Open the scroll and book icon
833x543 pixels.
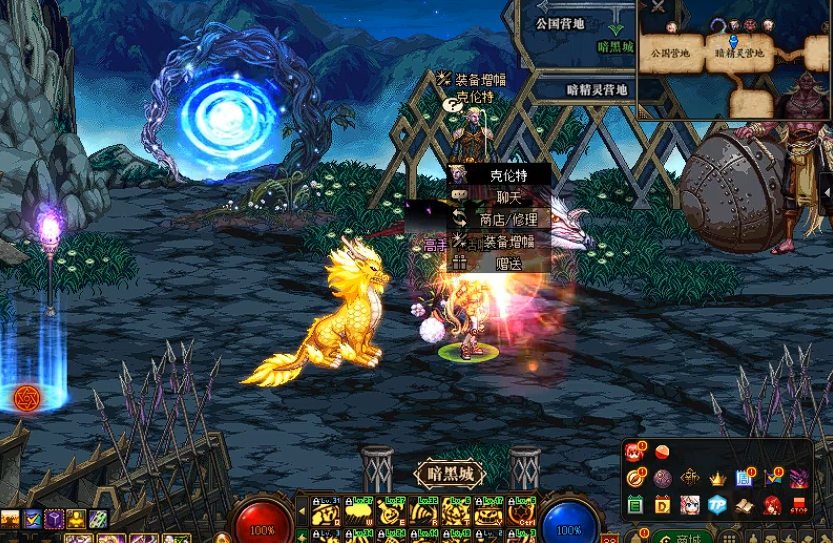point(744,505)
